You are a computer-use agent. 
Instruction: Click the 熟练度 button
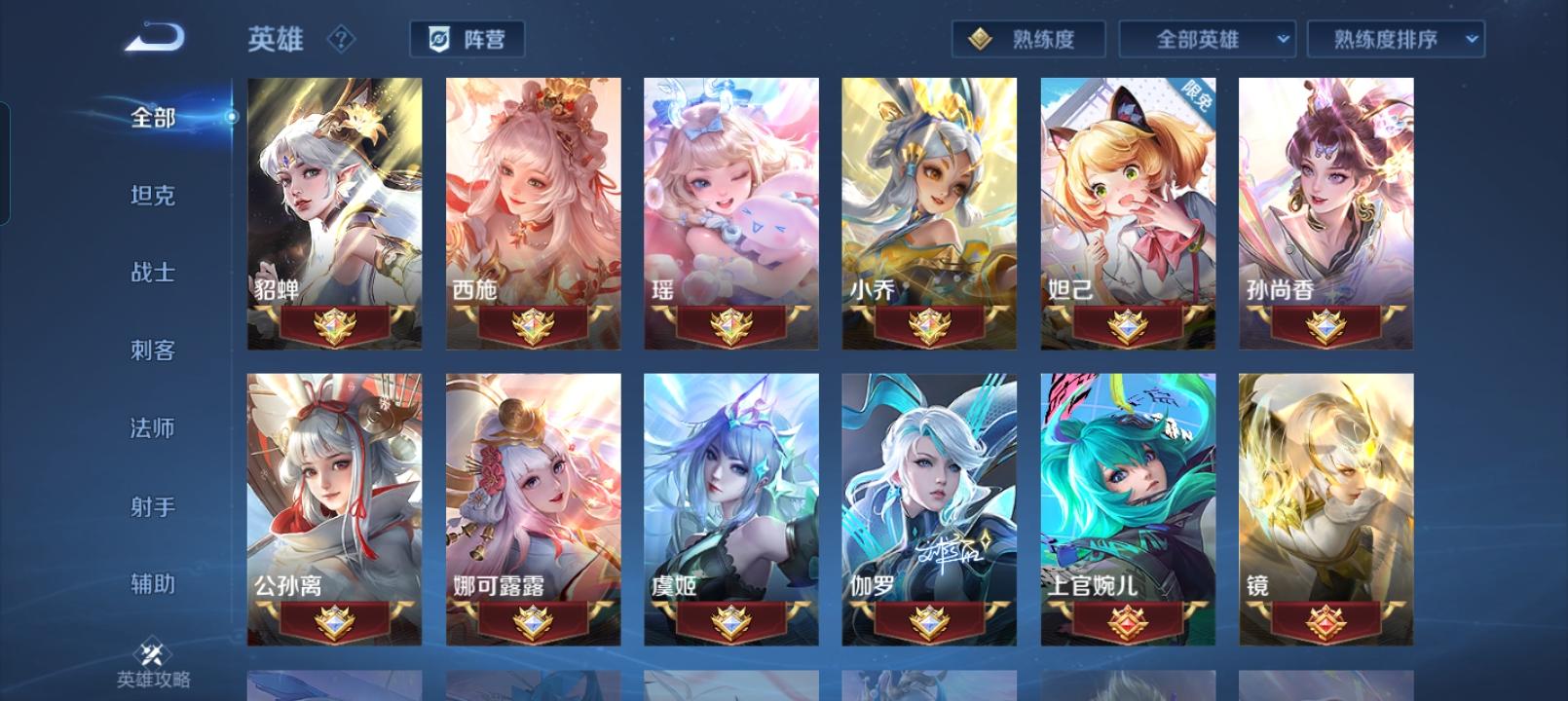coord(1029,40)
